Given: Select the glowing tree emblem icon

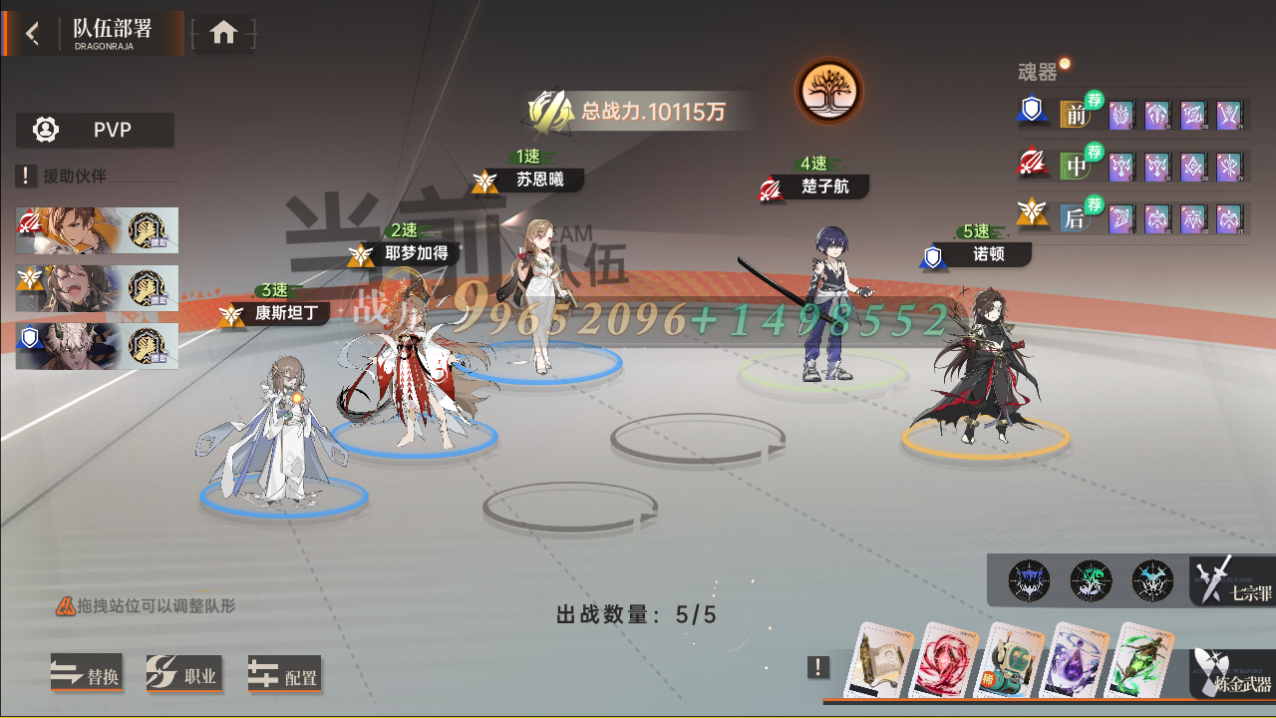Looking at the screenshot, I should coord(828,91).
